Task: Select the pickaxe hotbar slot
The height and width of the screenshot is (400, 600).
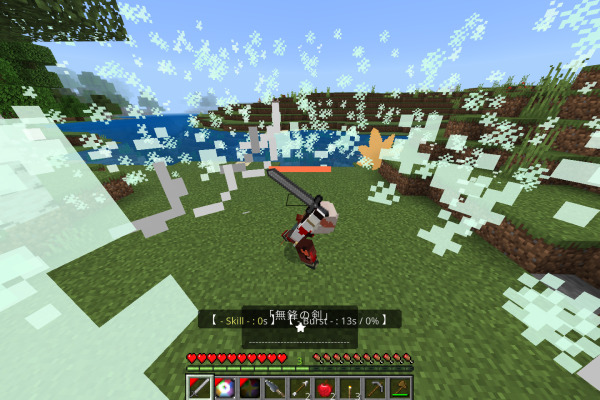Action: (x=375, y=388)
